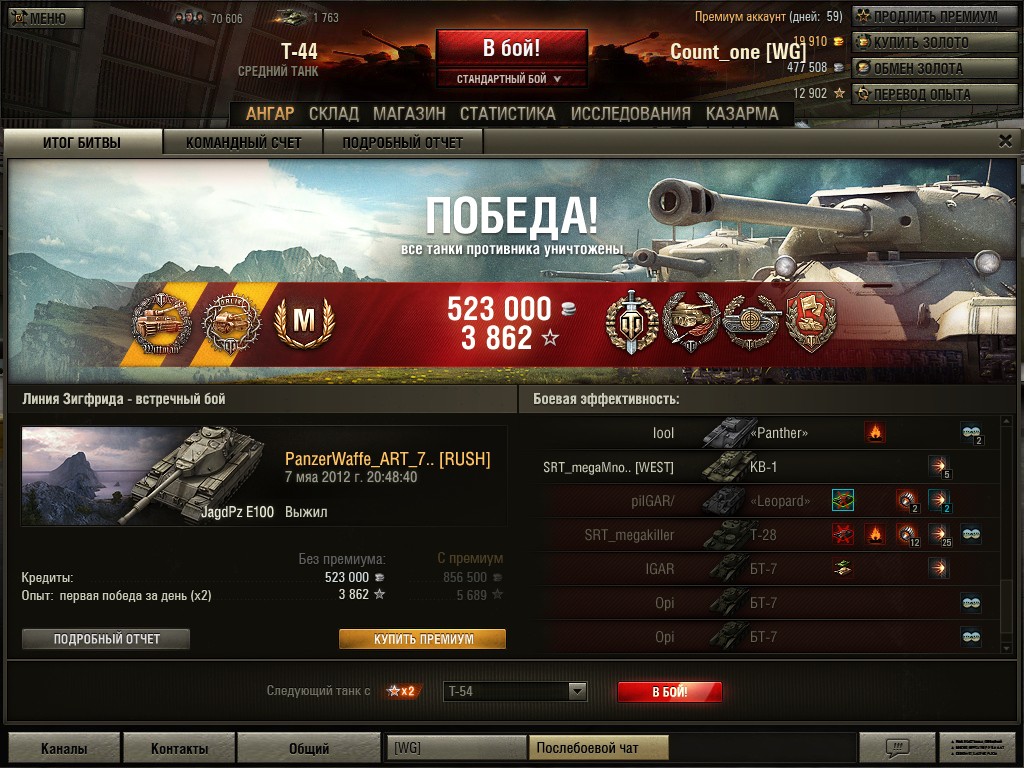Screen dimensions: 1024x768
Task: Open the Контакты contacts list
Action: (180, 748)
